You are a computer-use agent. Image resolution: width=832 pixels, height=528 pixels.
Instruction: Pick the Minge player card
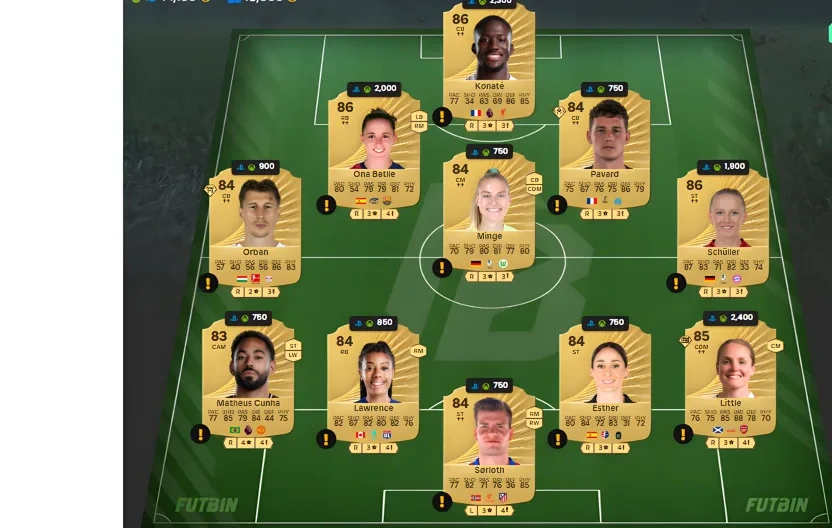(x=489, y=212)
